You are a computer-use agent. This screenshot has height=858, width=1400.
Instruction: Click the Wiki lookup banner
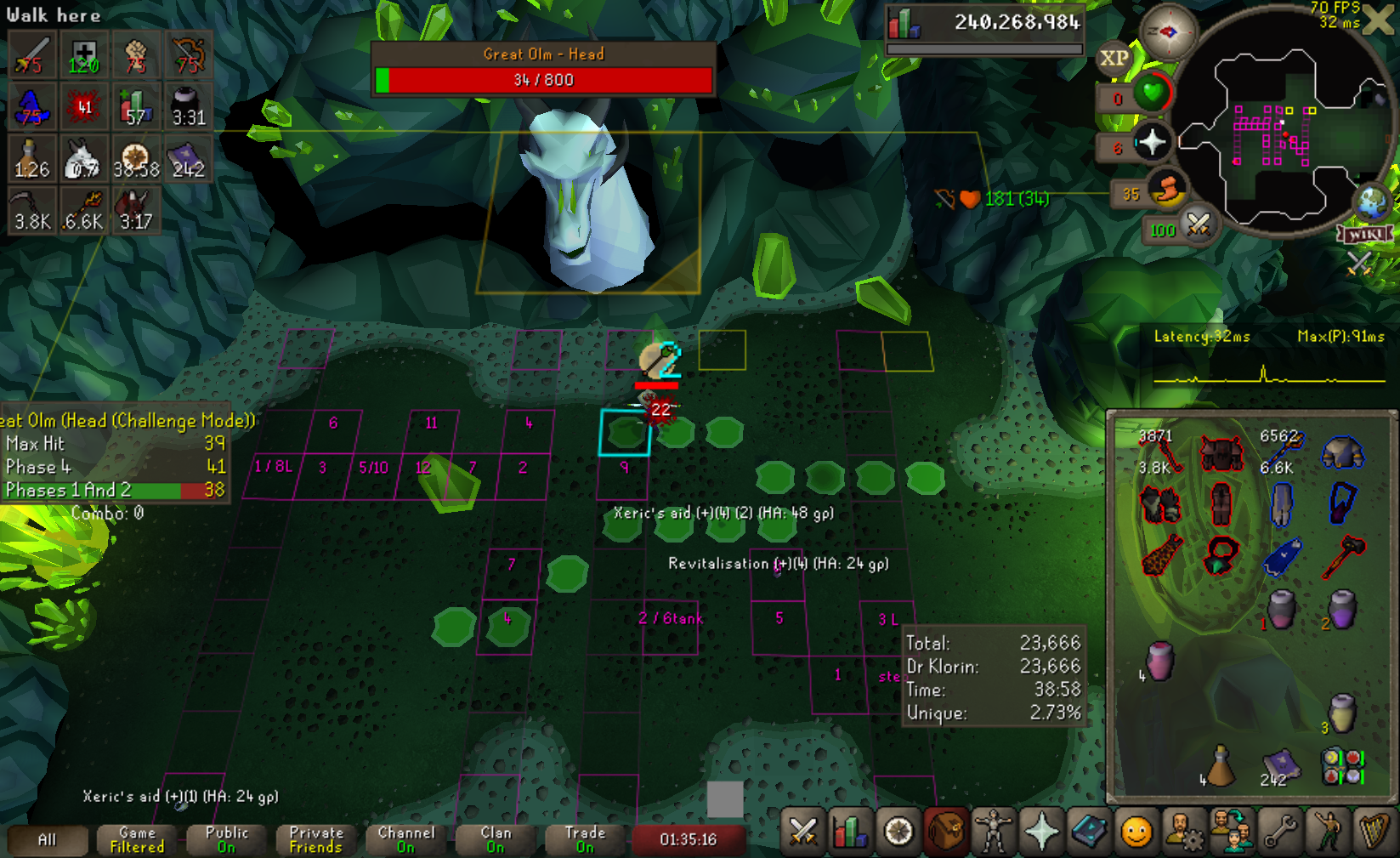tap(1366, 234)
